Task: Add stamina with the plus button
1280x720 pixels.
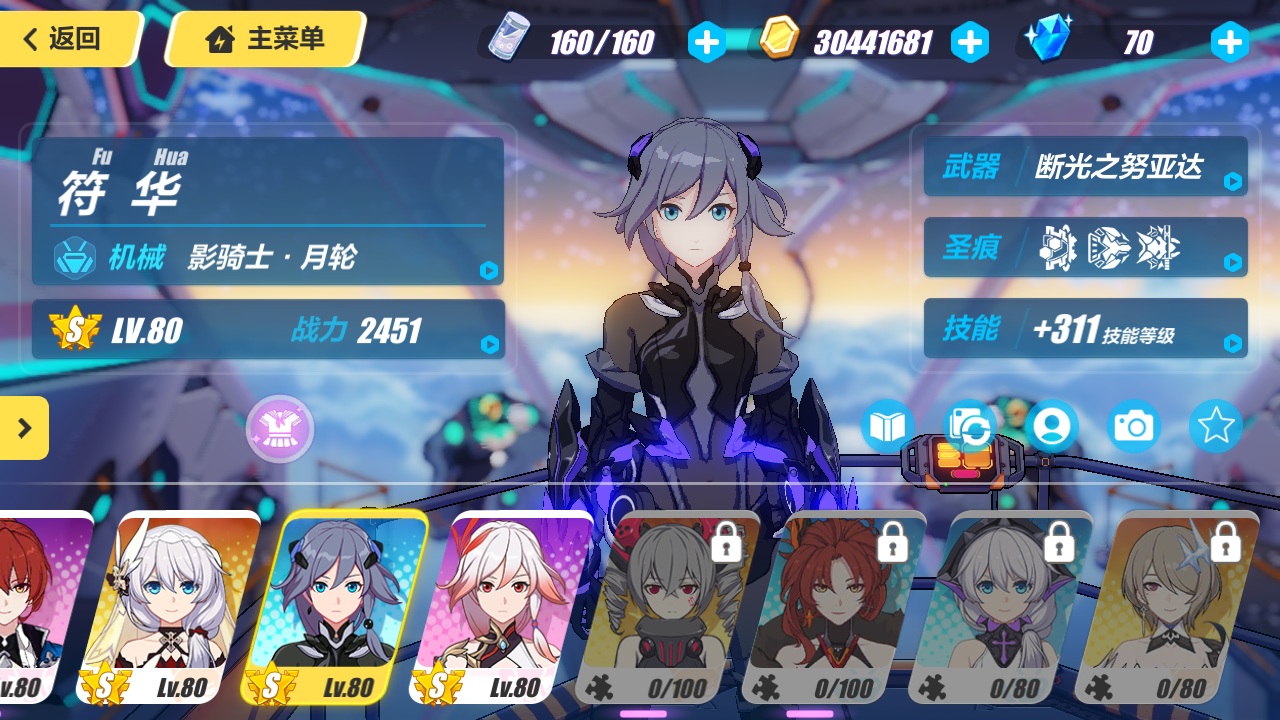Action: pyautogui.click(x=707, y=42)
